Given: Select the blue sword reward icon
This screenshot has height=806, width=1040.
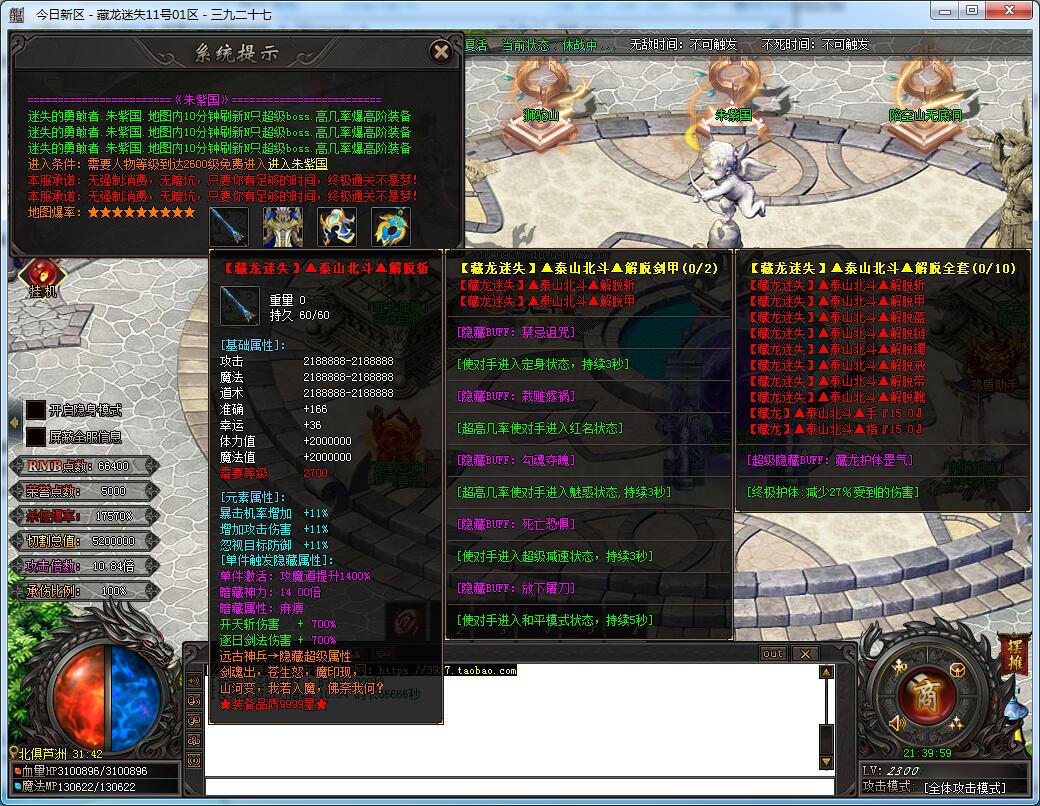Looking at the screenshot, I should tap(229, 227).
